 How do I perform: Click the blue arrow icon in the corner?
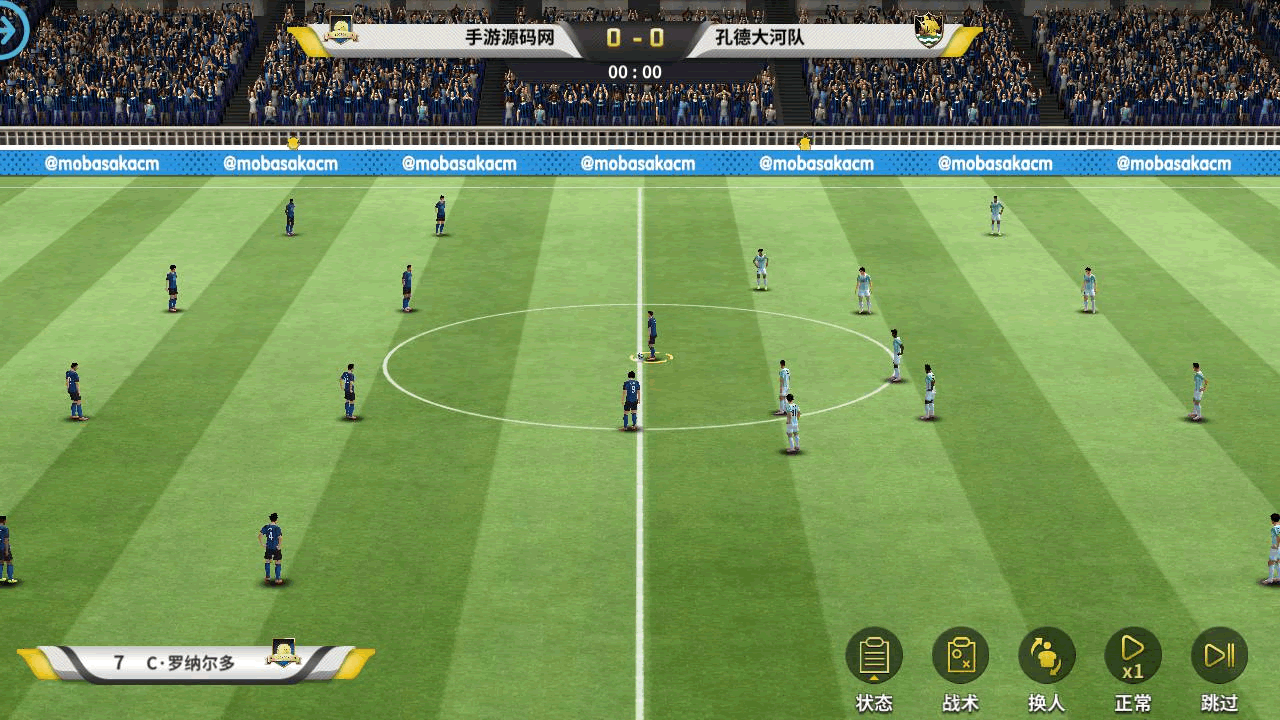coord(12,31)
